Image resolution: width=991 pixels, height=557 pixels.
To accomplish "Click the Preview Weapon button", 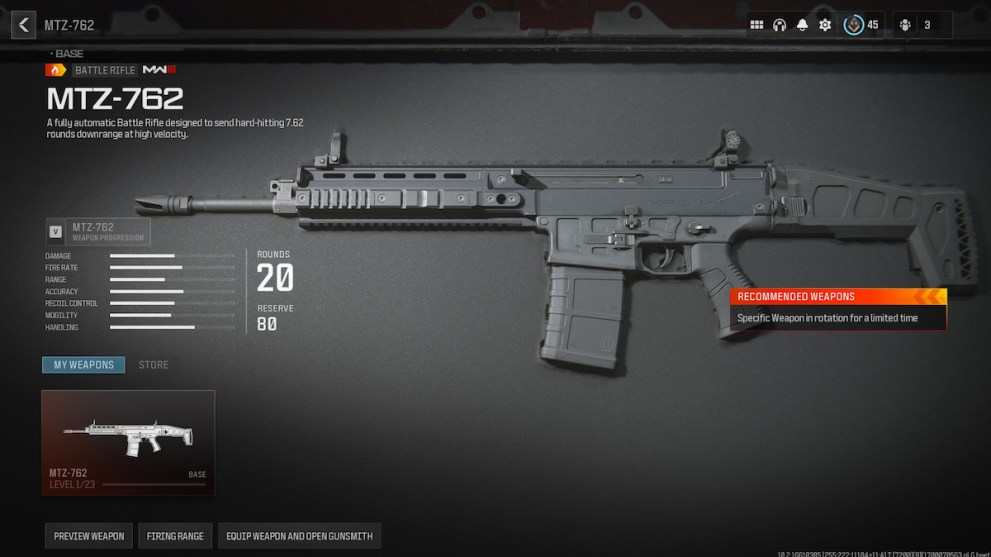I will (89, 536).
